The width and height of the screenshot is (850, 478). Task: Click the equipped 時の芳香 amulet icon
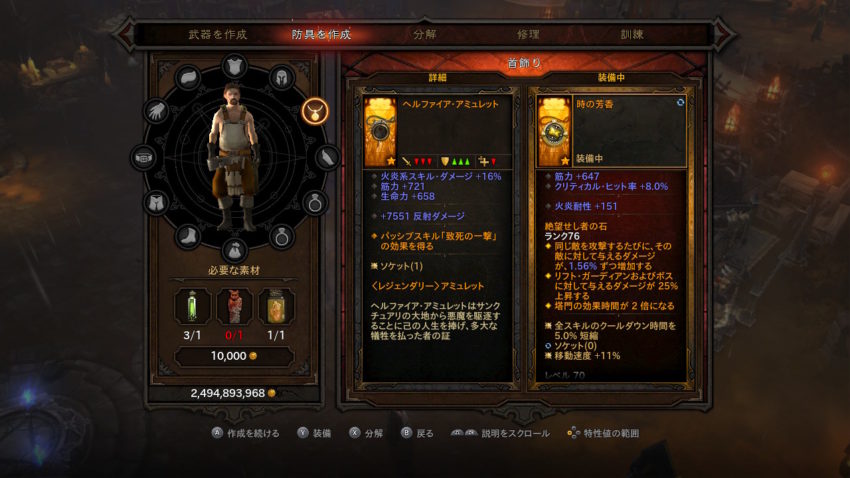click(x=553, y=130)
